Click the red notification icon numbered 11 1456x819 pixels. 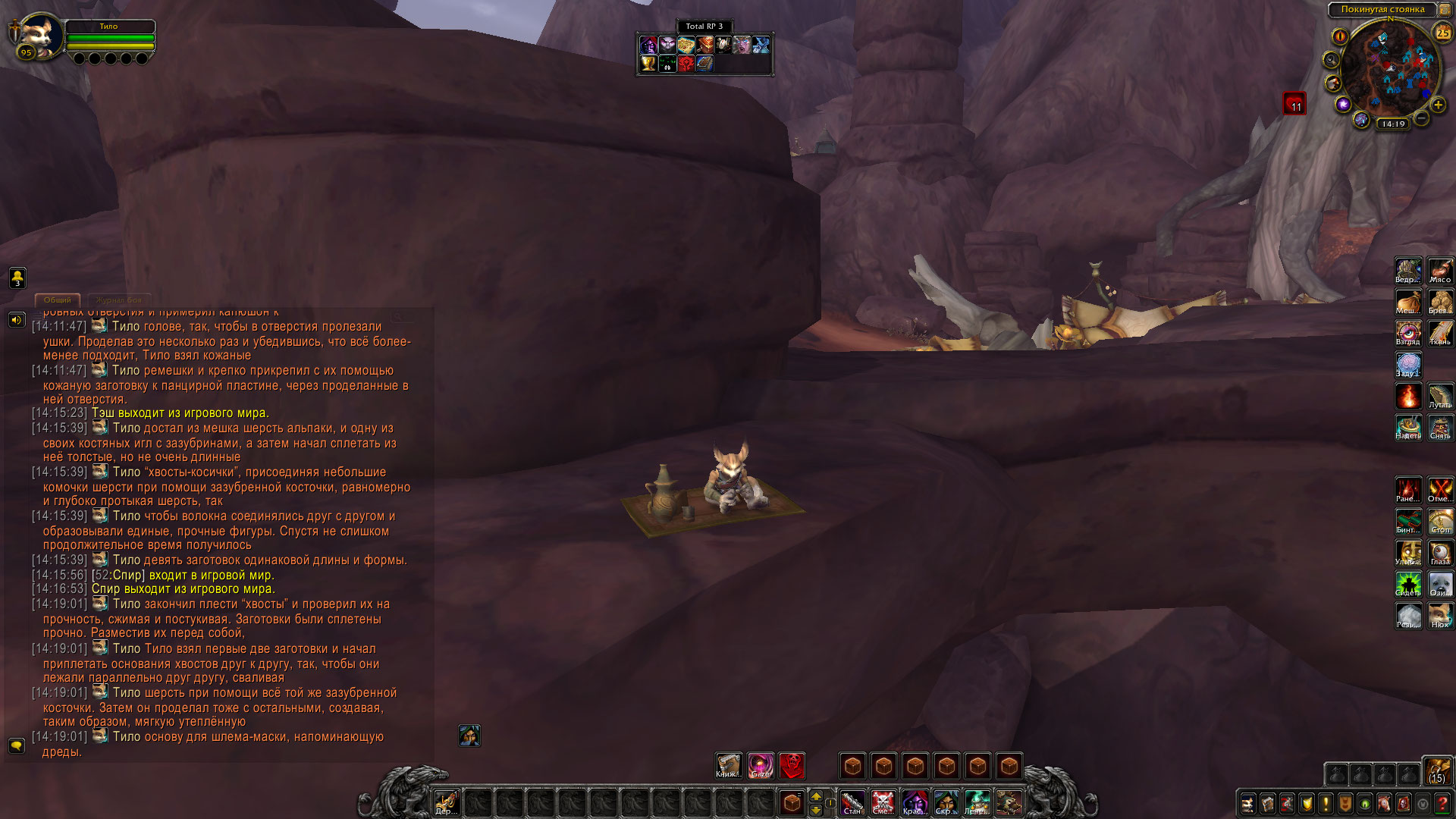click(1294, 103)
